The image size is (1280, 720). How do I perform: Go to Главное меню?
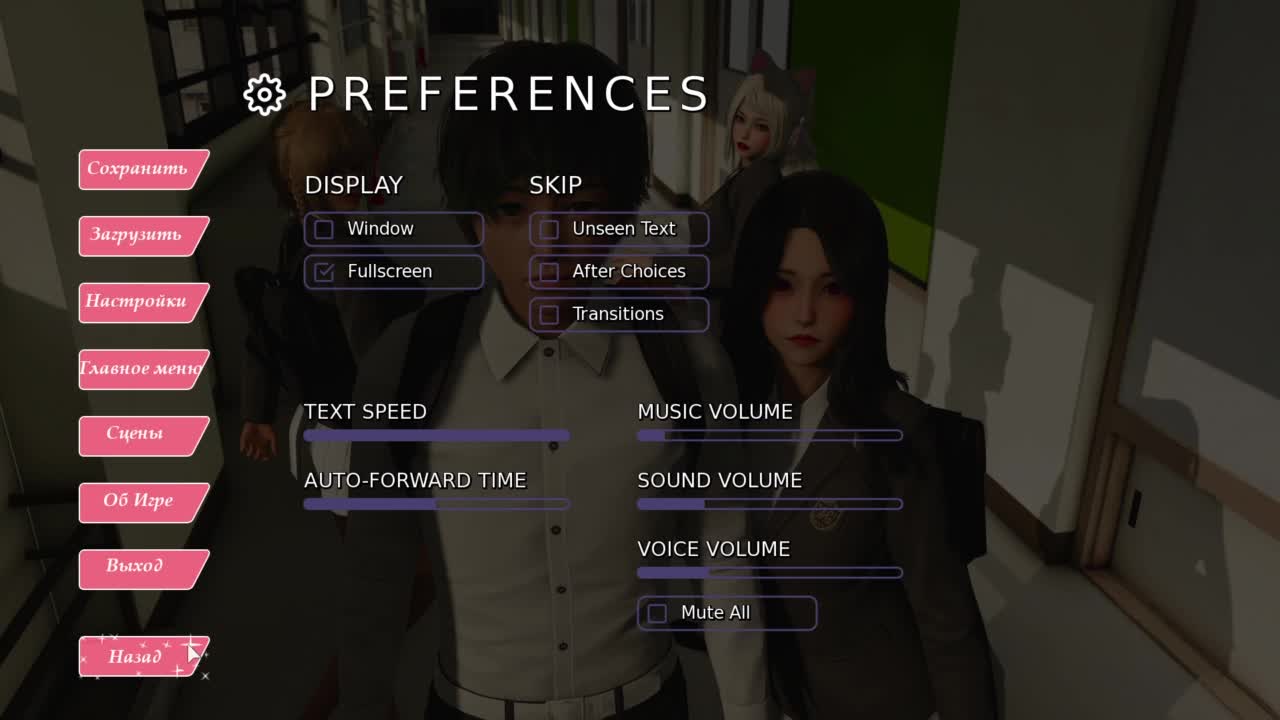click(140, 369)
